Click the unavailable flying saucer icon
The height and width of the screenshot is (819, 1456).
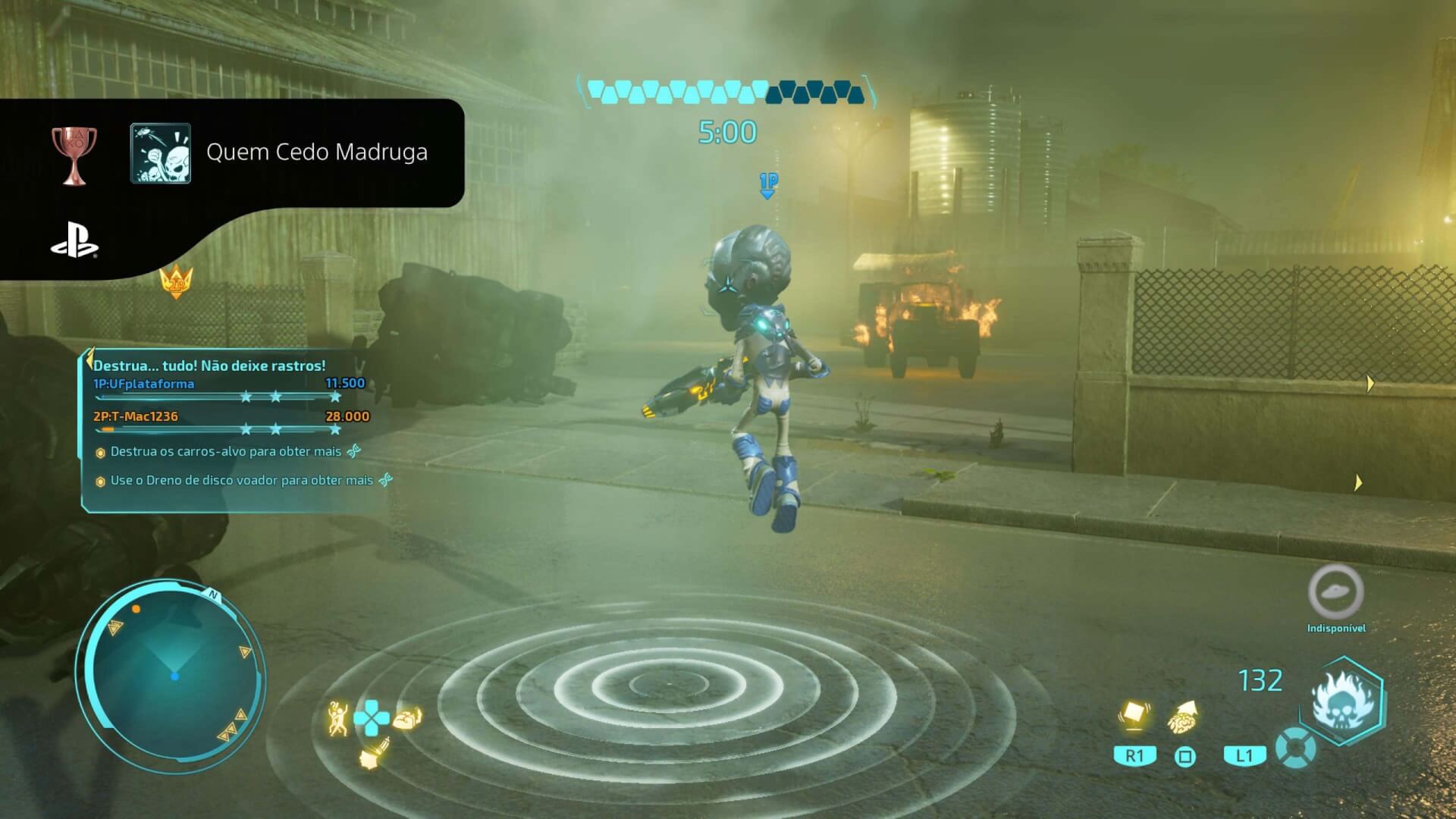point(1335,591)
